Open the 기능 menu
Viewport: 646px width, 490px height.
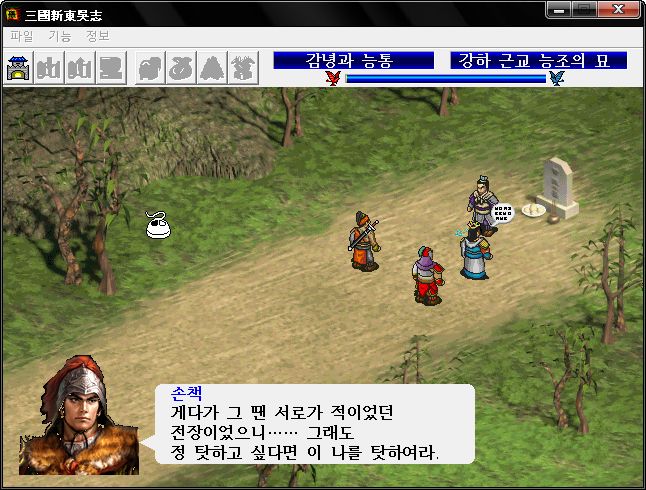point(59,36)
